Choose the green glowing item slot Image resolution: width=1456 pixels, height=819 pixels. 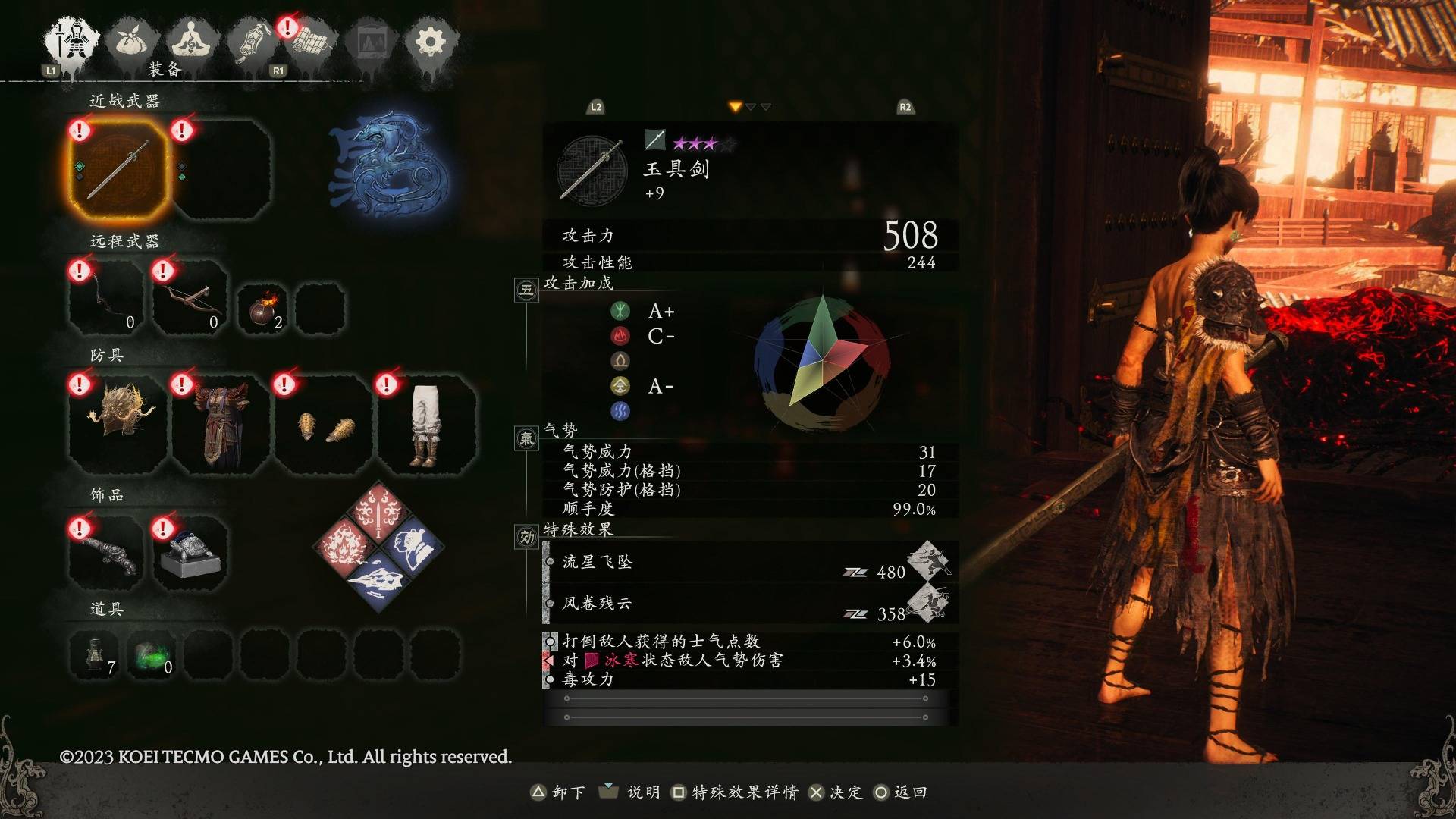(152, 654)
